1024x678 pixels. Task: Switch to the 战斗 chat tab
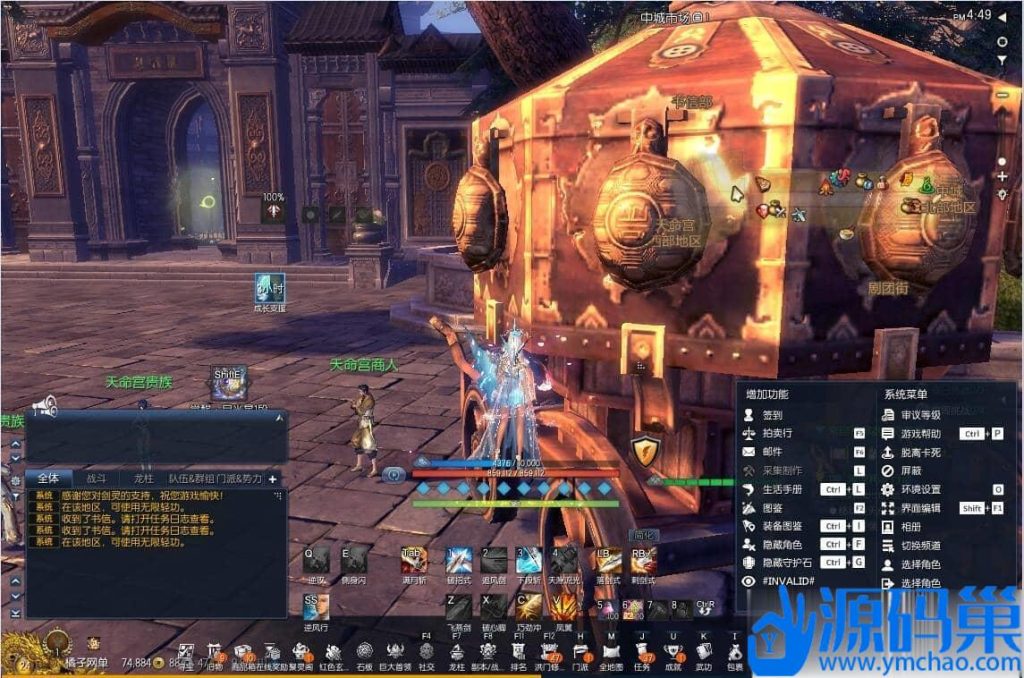pyautogui.click(x=97, y=479)
